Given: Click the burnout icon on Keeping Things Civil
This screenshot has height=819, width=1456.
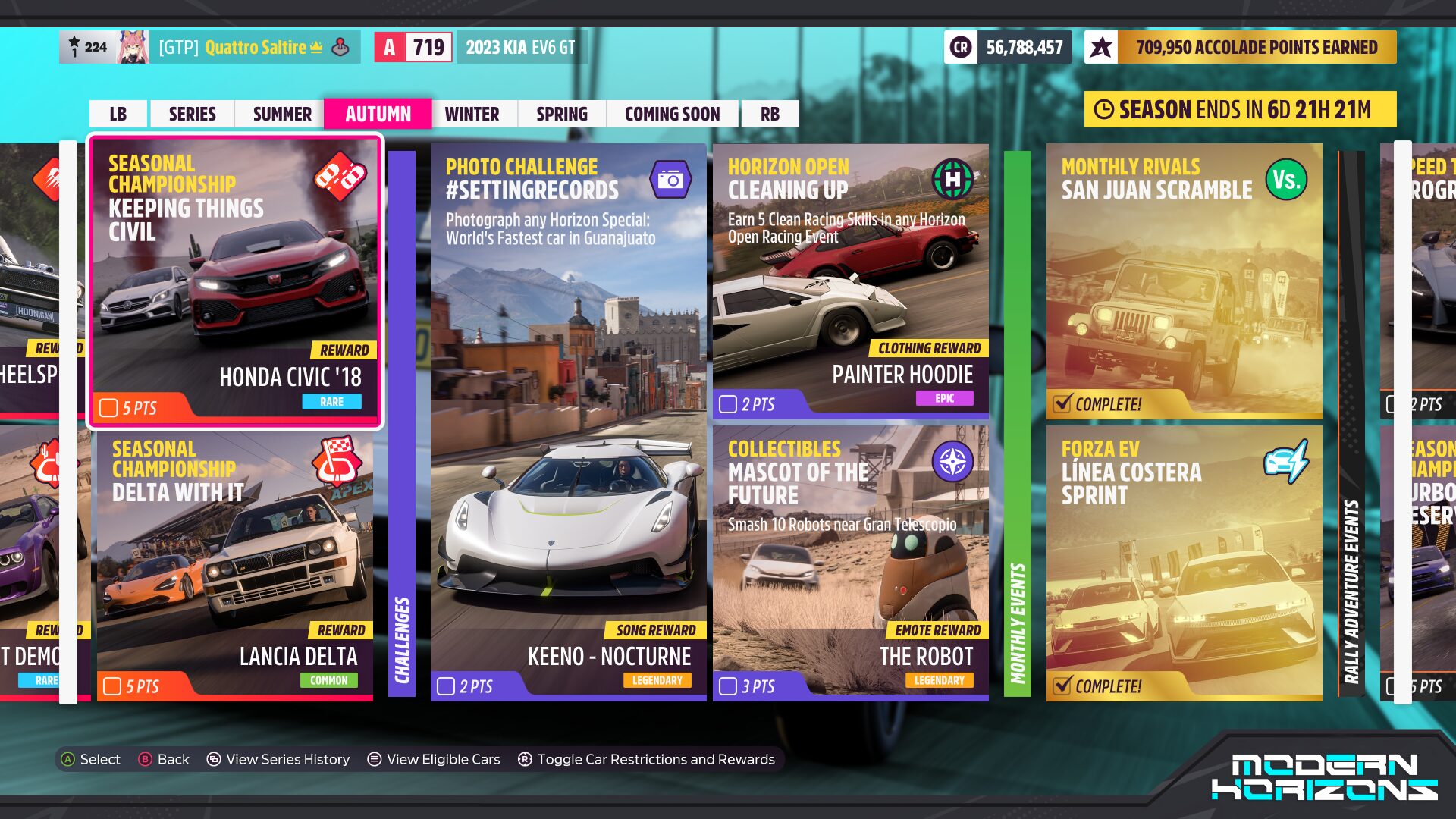Looking at the screenshot, I should point(342,178).
